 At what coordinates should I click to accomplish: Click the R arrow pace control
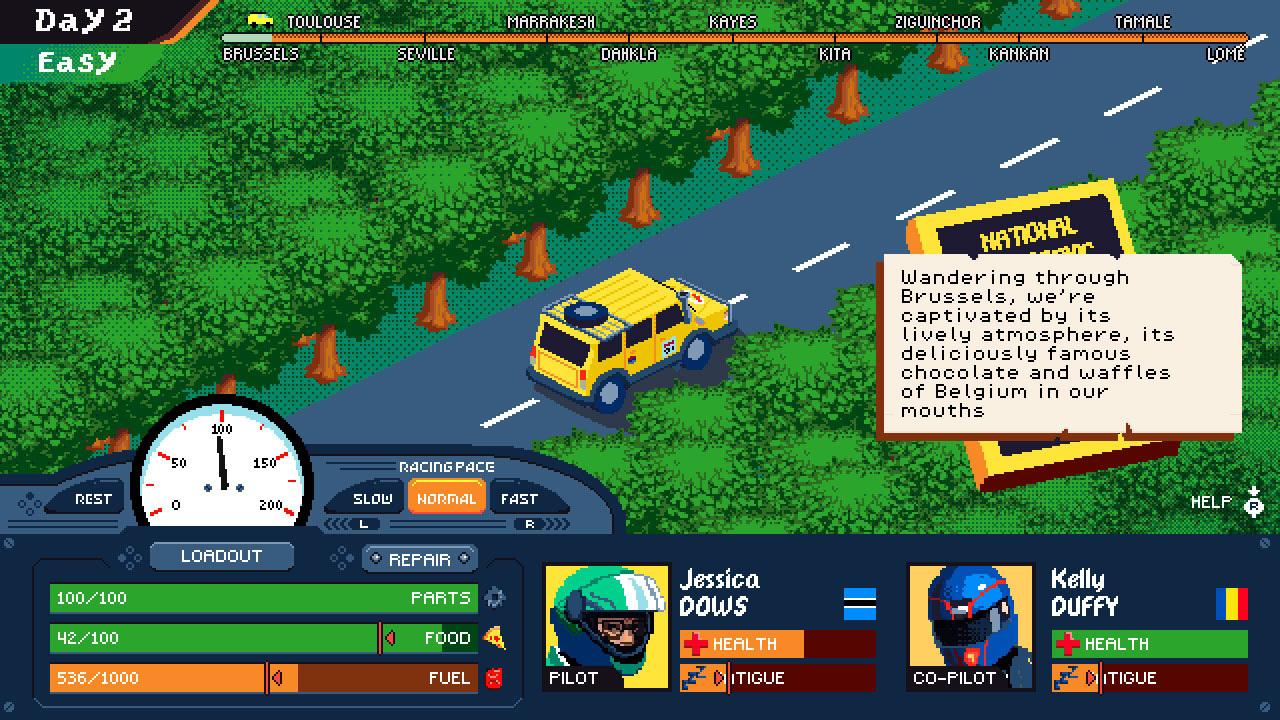coord(528,522)
